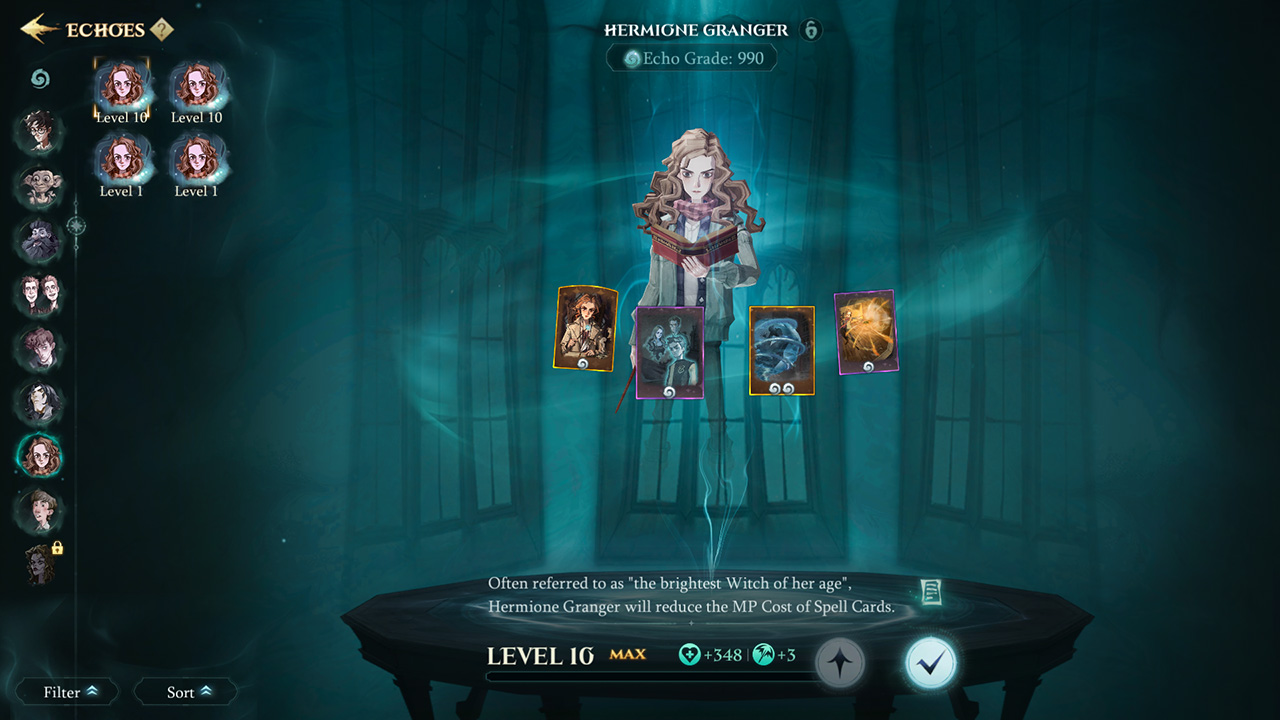Expand the Sort options
Screen dimensions: 1280x720
click(185, 691)
